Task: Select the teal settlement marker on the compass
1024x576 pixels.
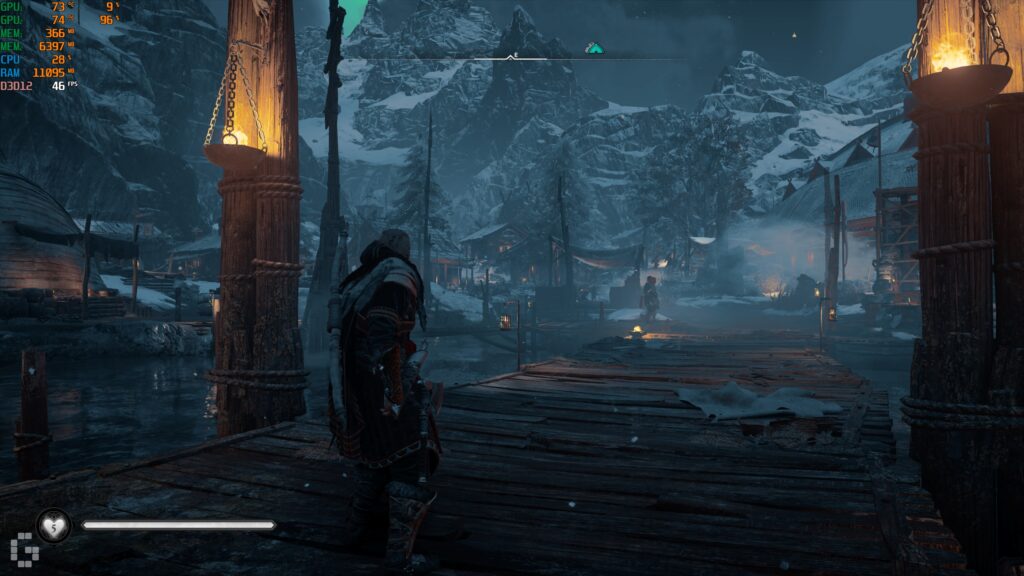Action: pyautogui.click(x=594, y=47)
